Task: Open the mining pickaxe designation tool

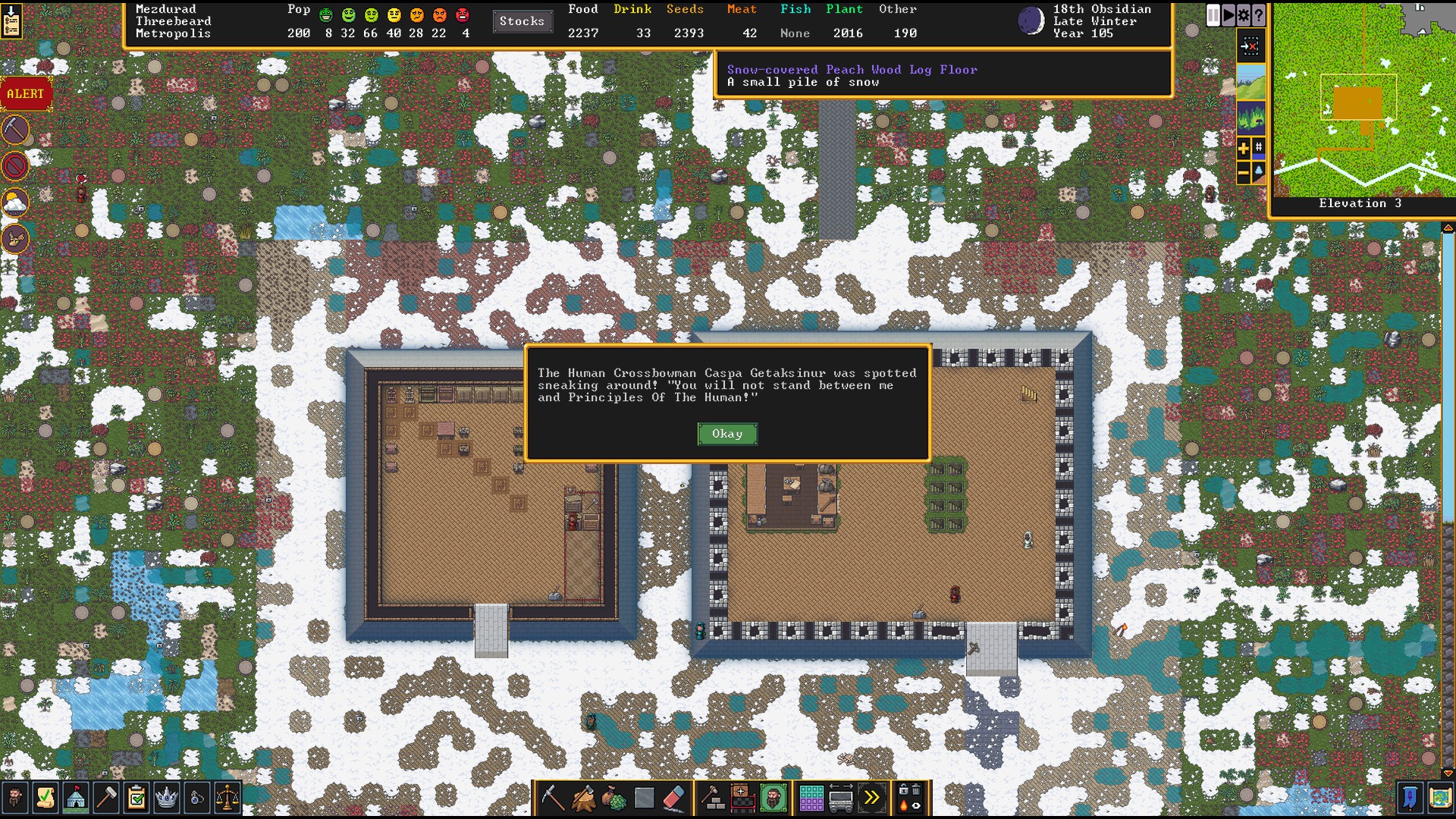Action: 553,798
